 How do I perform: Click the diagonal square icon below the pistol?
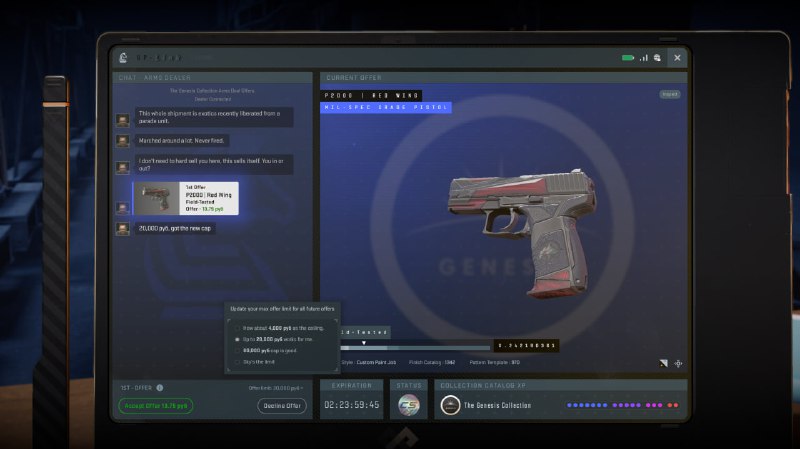tap(661, 363)
